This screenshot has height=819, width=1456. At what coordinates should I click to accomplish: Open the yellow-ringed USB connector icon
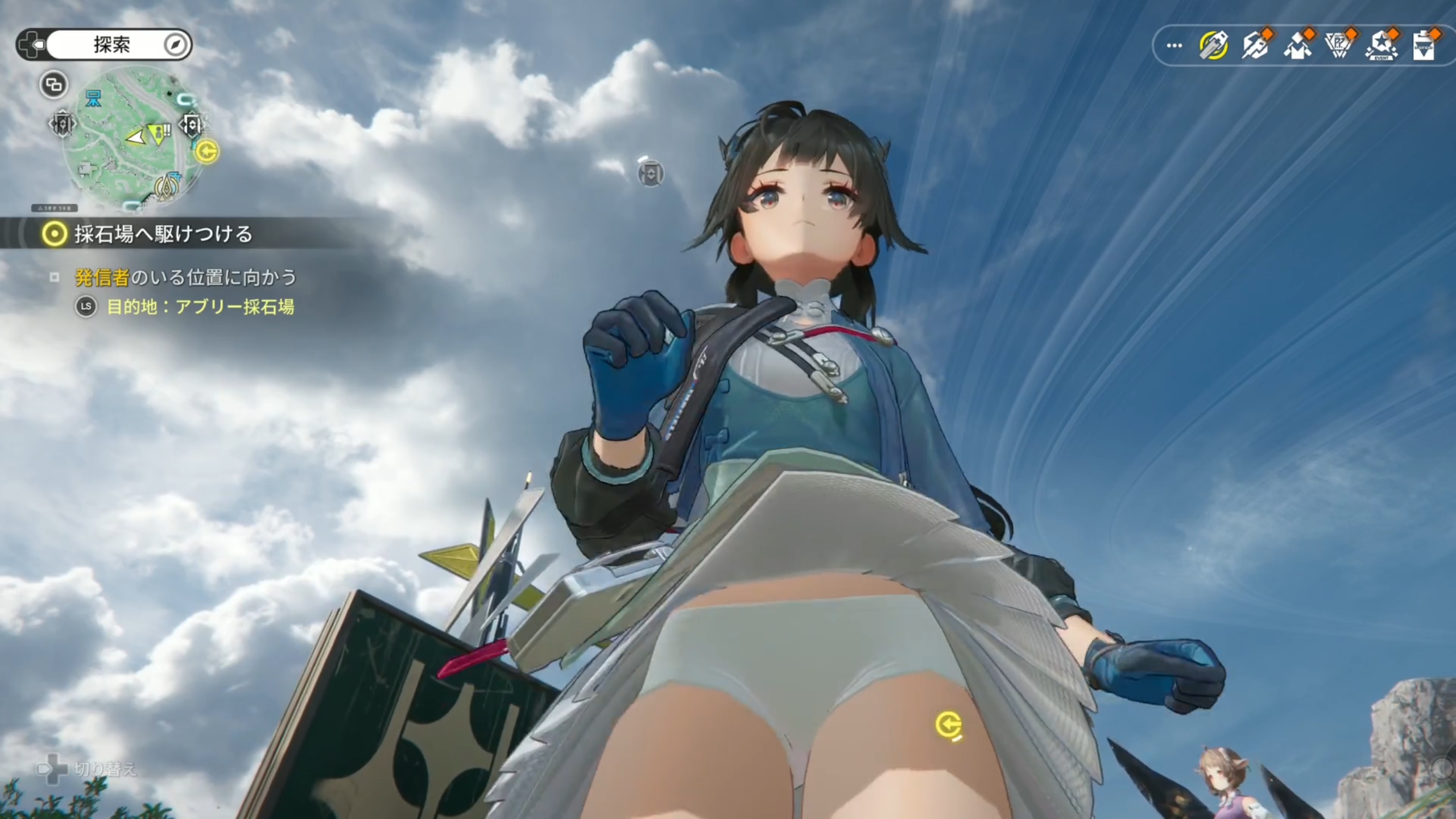[1214, 45]
